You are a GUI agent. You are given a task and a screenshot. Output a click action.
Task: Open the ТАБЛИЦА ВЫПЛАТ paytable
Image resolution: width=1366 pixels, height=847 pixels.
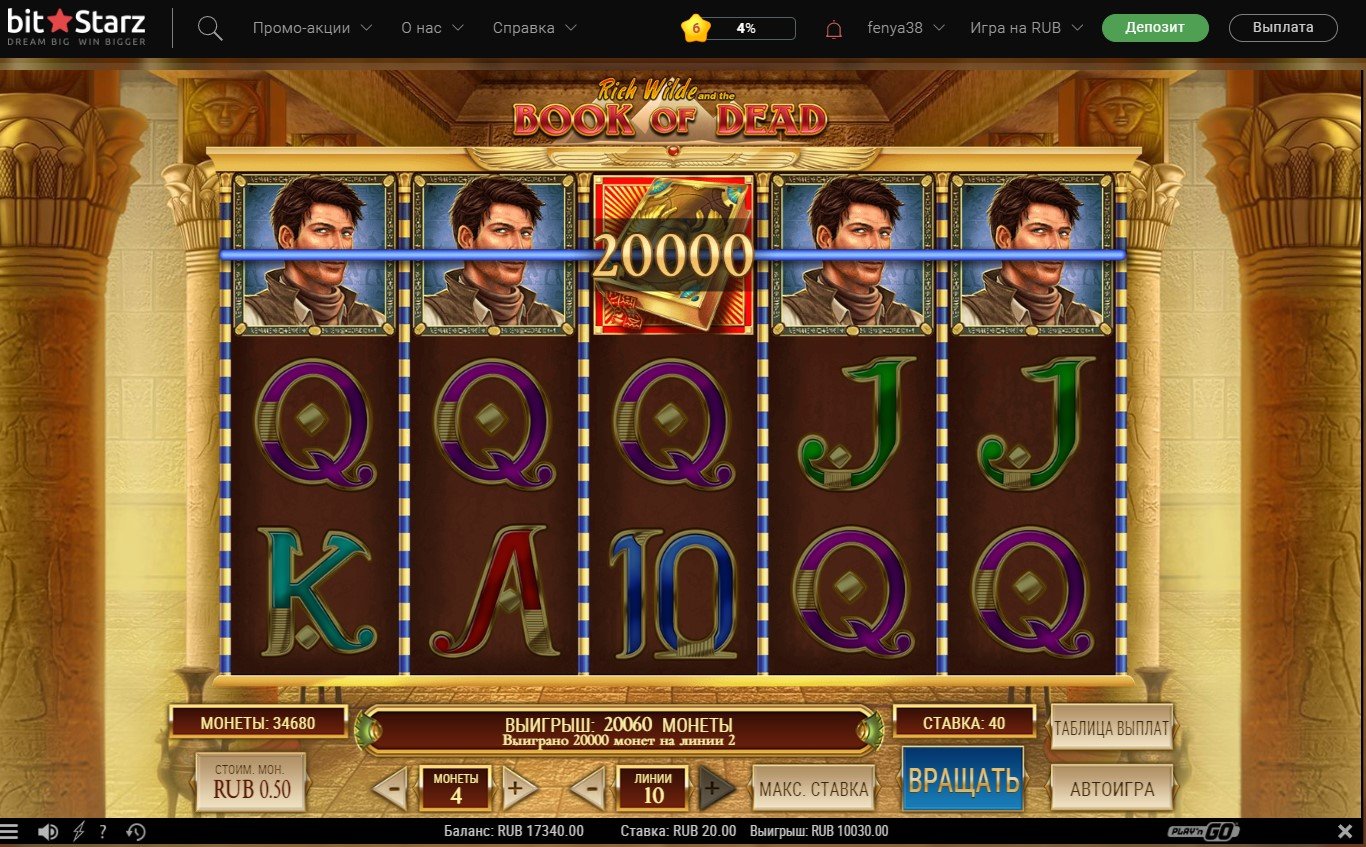(x=1111, y=728)
